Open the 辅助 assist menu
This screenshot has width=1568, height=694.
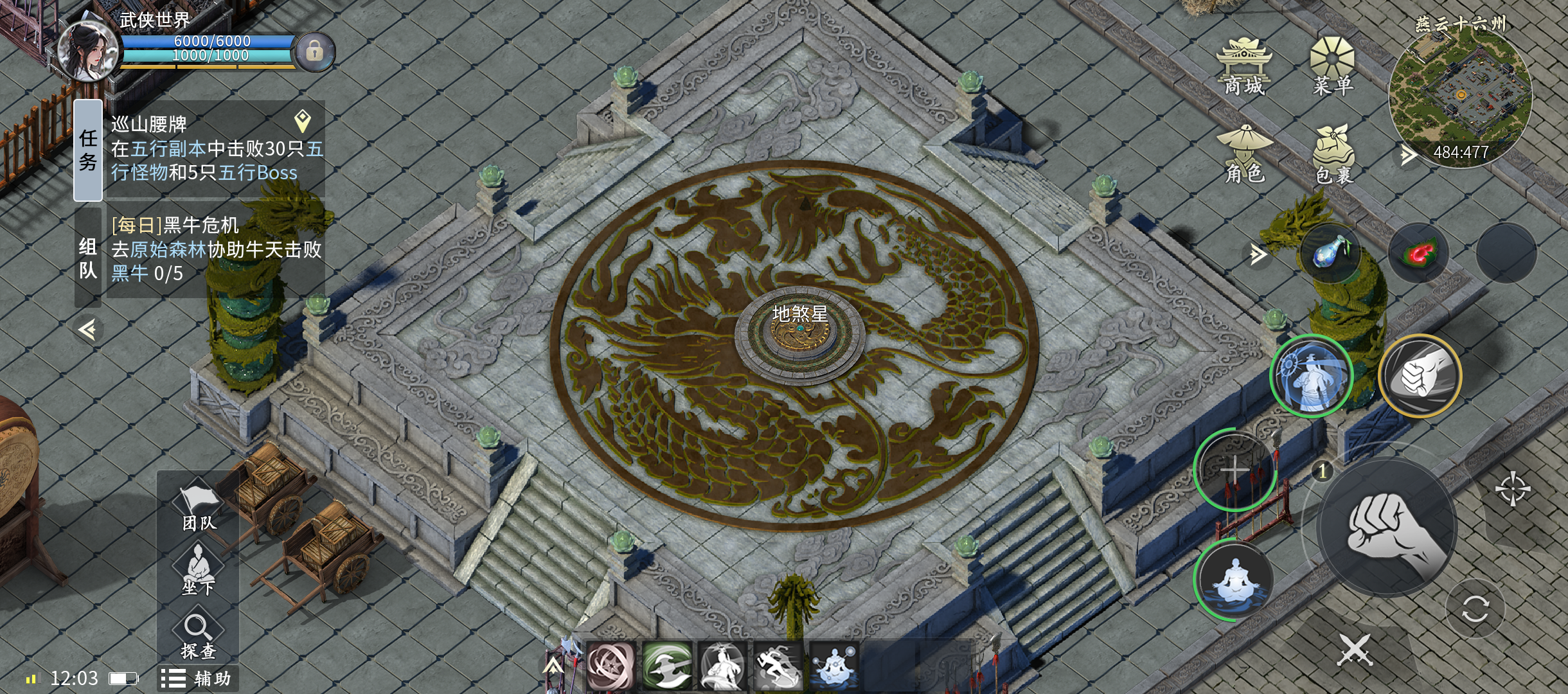[x=197, y=679]
